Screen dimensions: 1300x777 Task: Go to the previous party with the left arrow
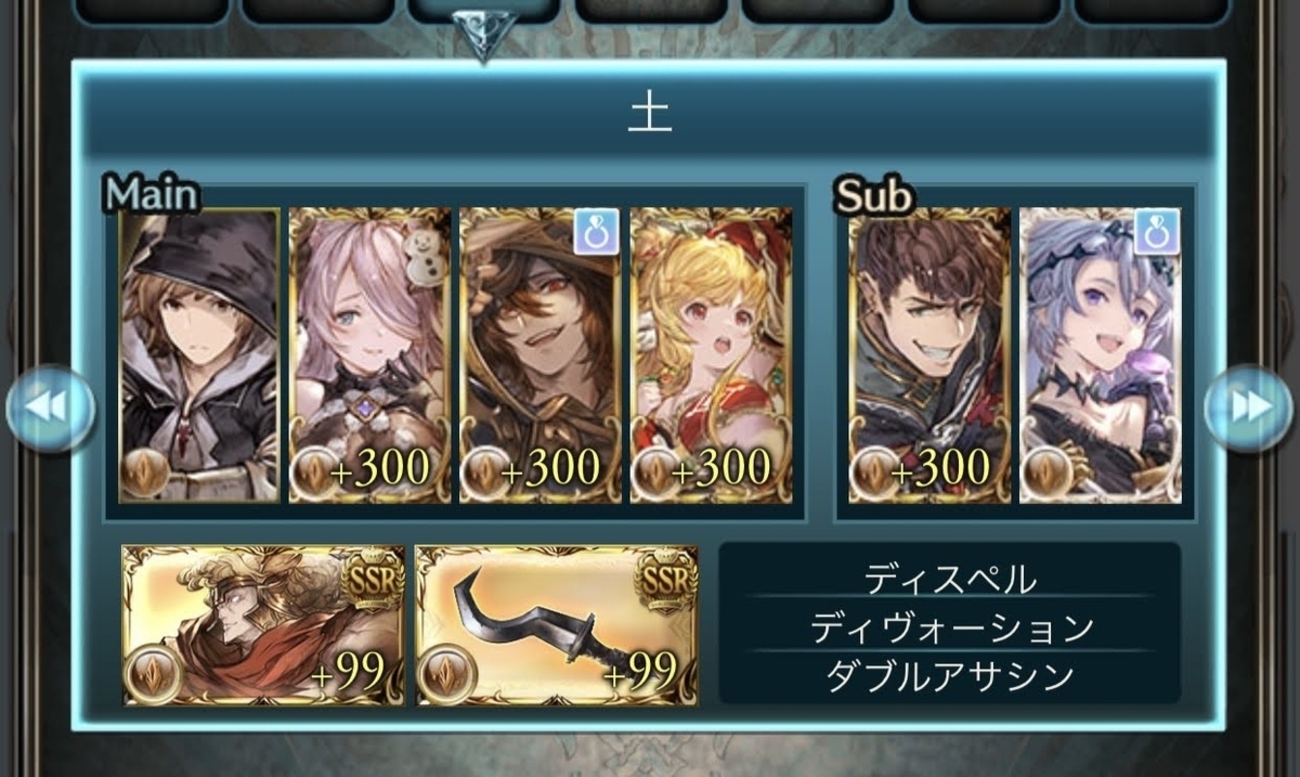pos(50,407)
